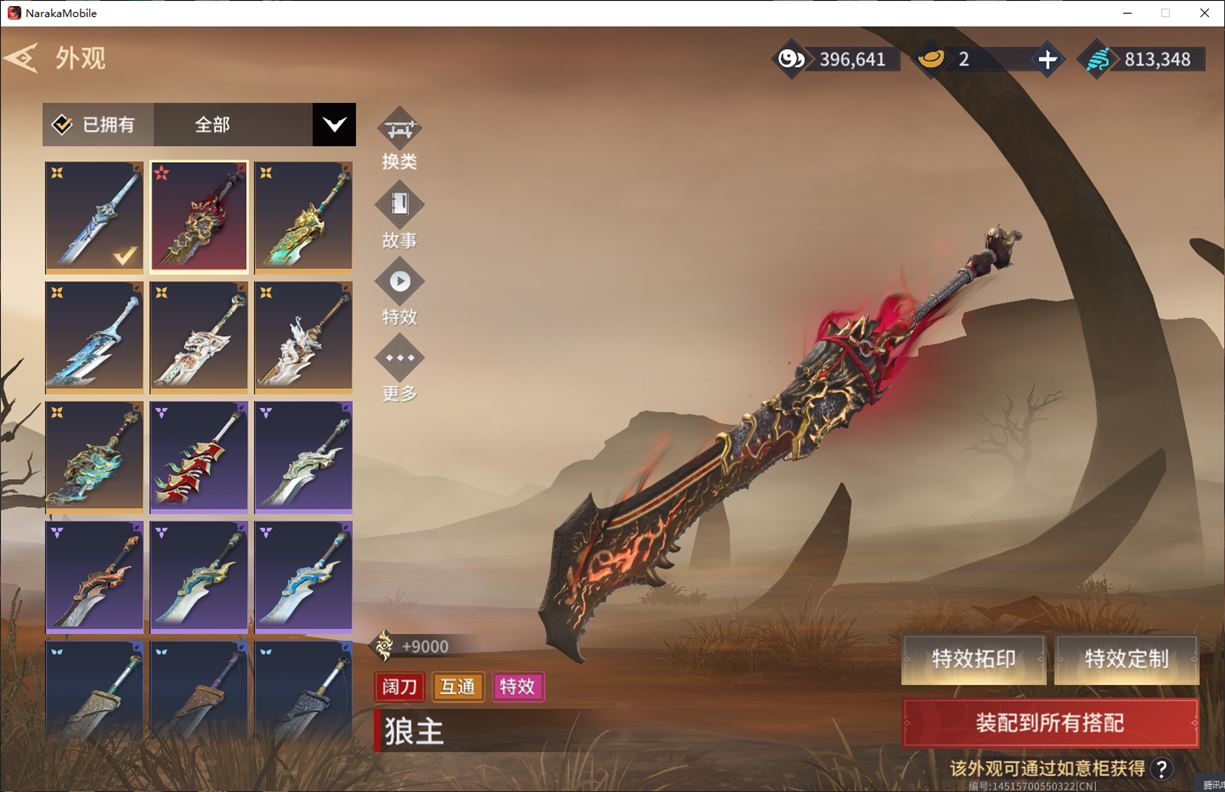
Task: Click the 特效拓印 button
Action: 973,659
